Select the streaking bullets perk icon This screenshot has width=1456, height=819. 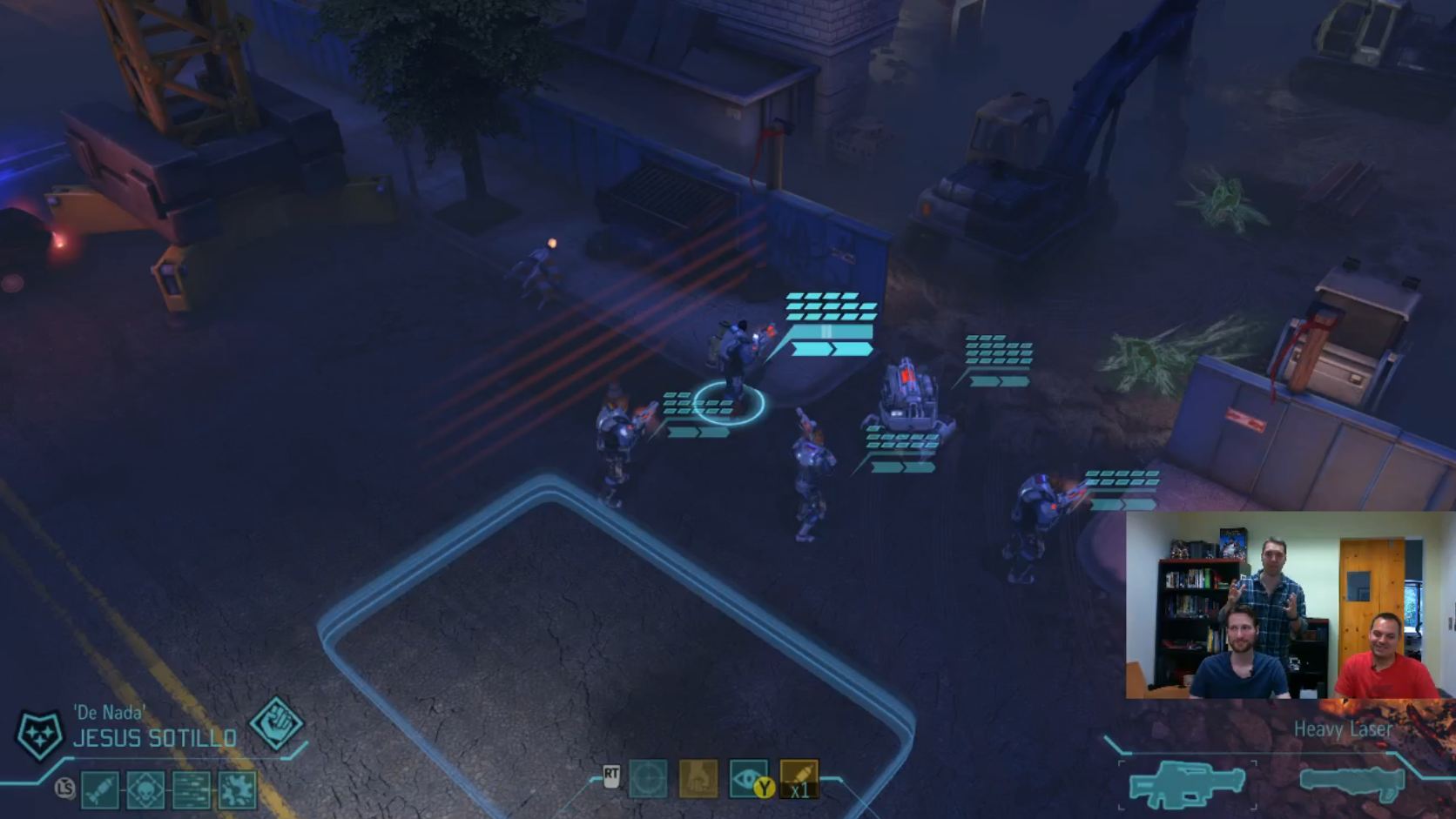pyautogui.click(x=192, y=790)
